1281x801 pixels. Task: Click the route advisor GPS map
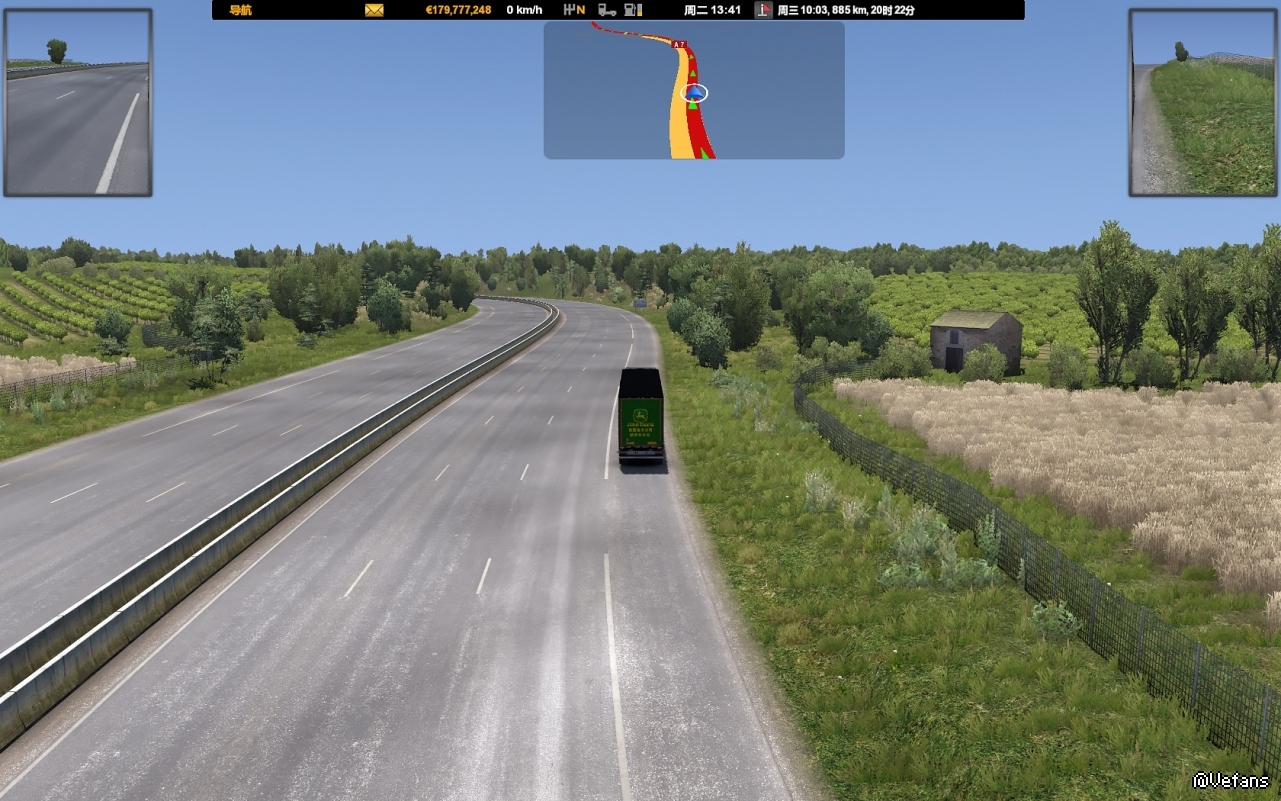click(x=694, y=90)
